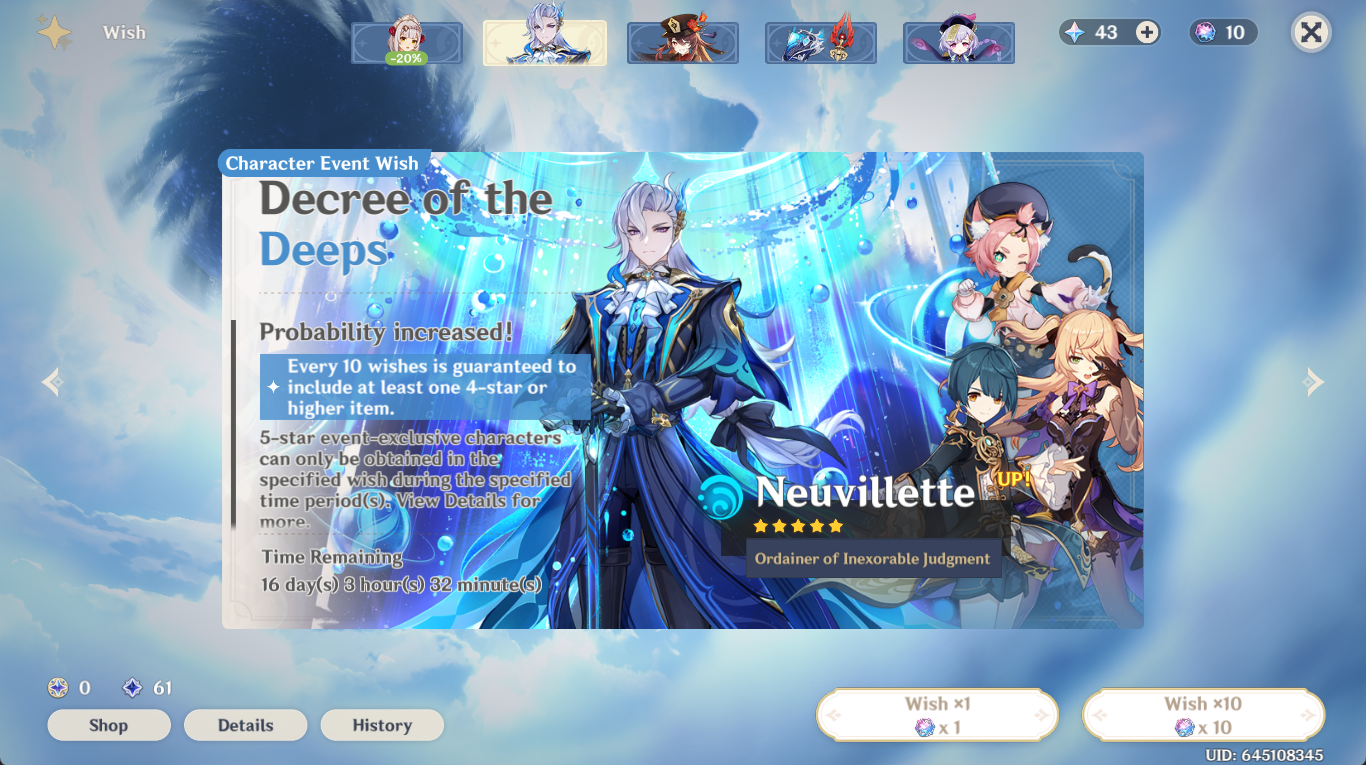Screen dimensions: 1366x765
Task: Open the banner Details page
Action: coord(245,725)
